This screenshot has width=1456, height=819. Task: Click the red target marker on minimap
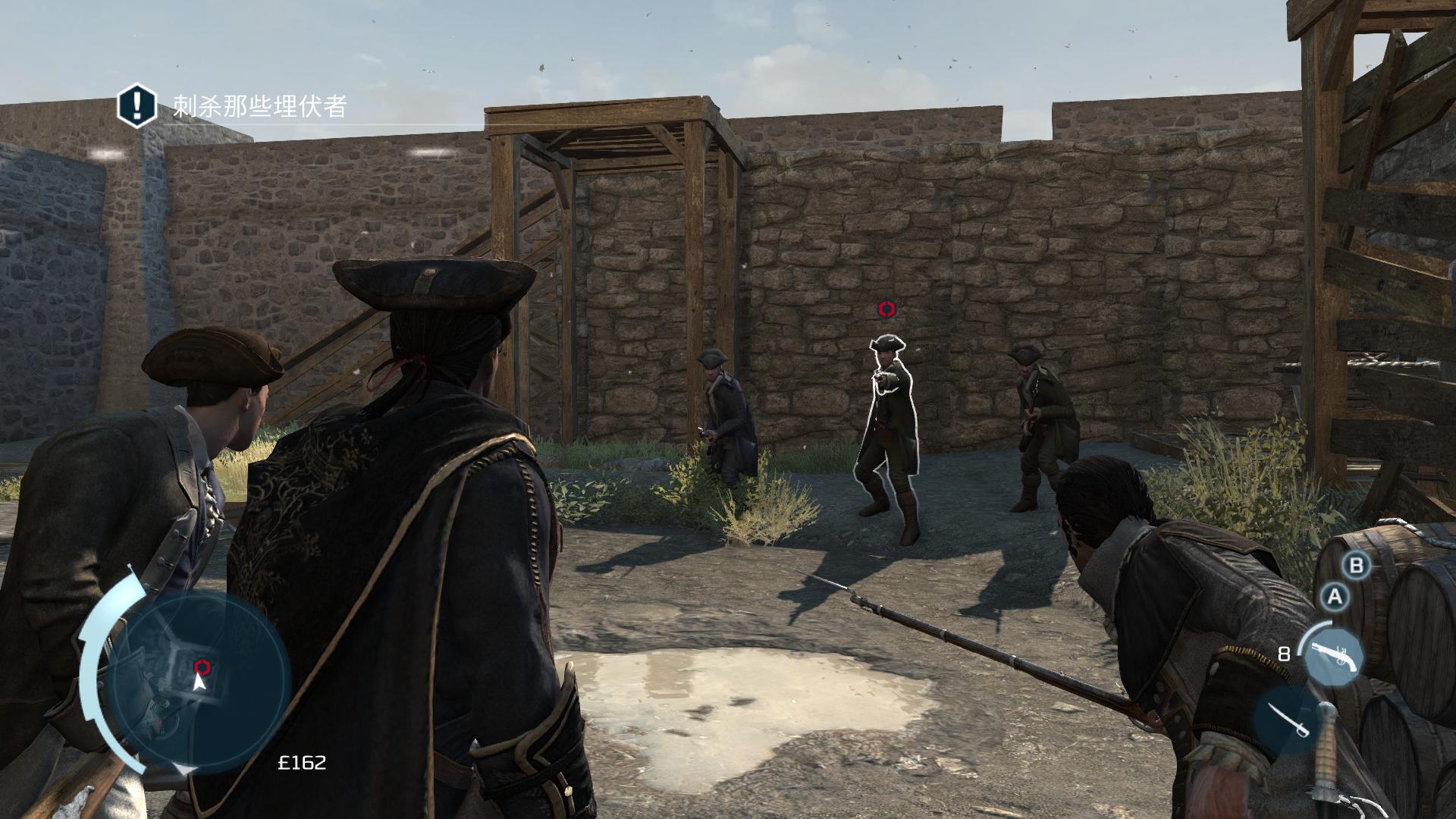pos(202,667)
